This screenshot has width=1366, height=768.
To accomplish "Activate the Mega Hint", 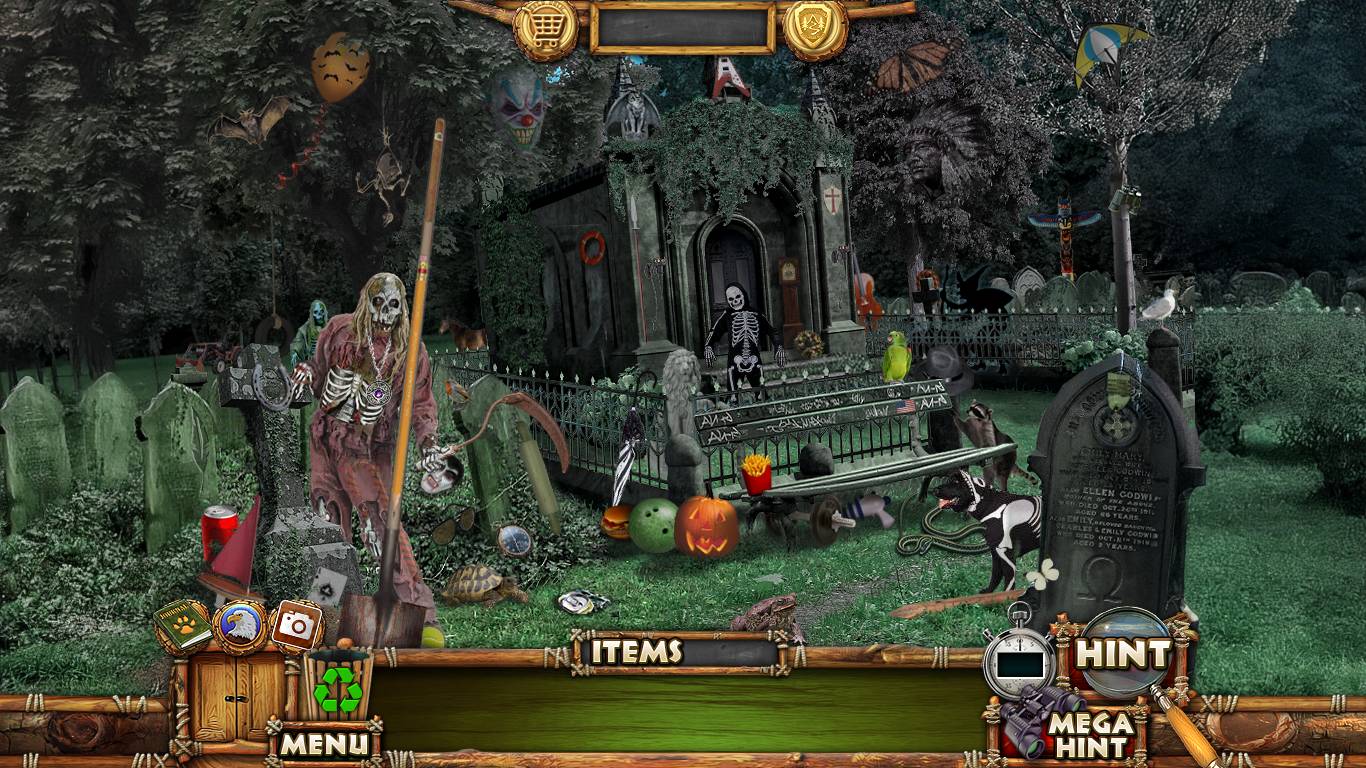I will click(1090, 734).
